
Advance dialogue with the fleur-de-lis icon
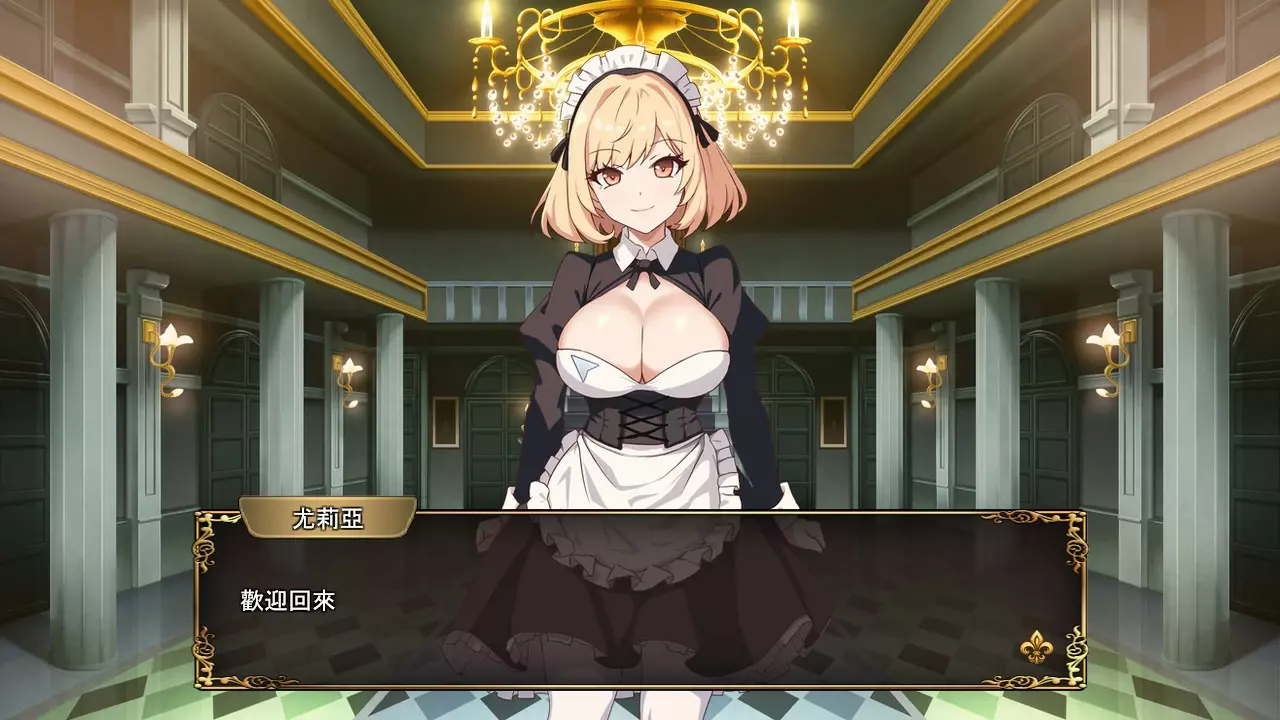[x=1034, y=648]
